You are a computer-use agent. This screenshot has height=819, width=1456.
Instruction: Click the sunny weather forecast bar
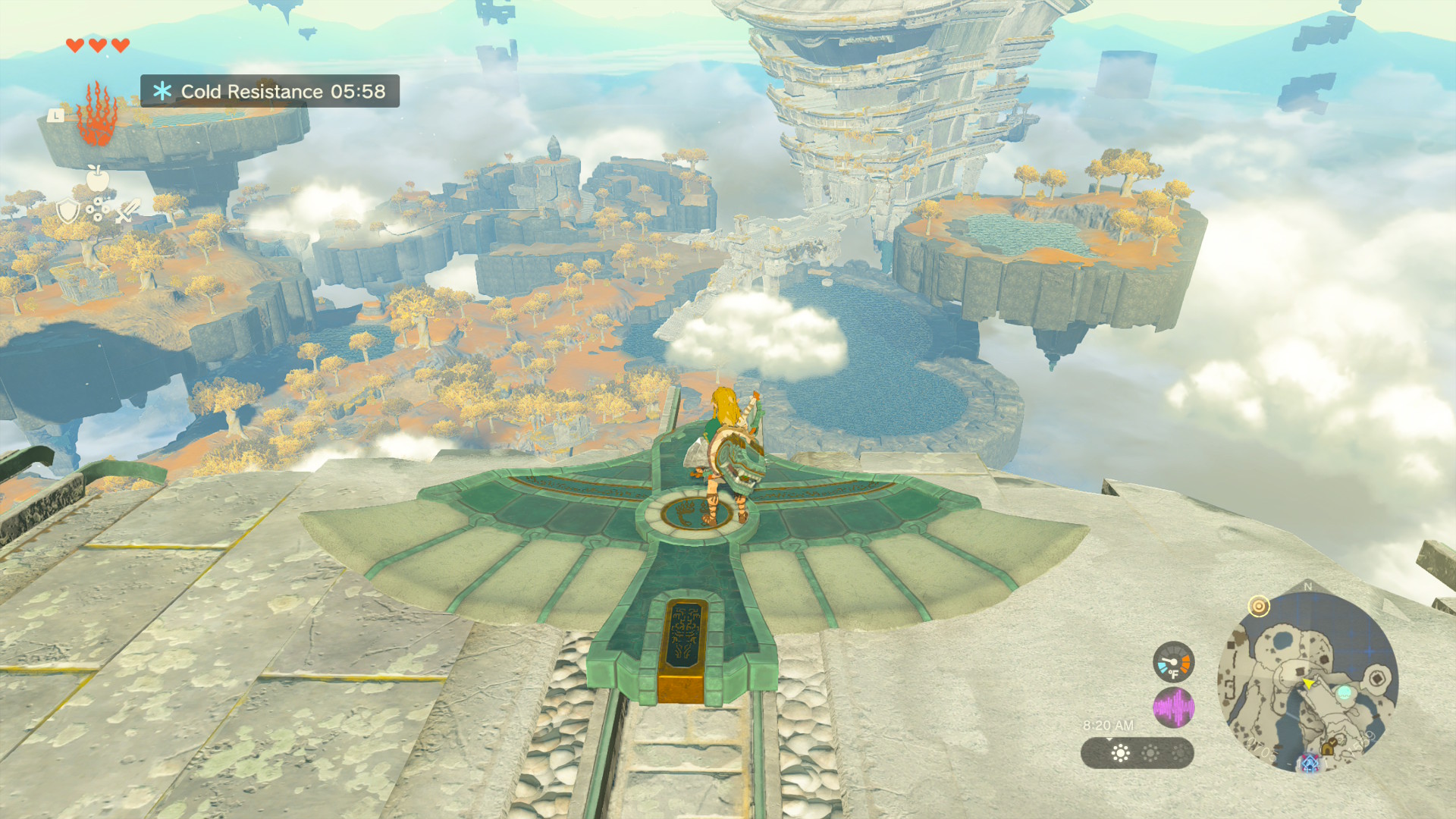1137,753
